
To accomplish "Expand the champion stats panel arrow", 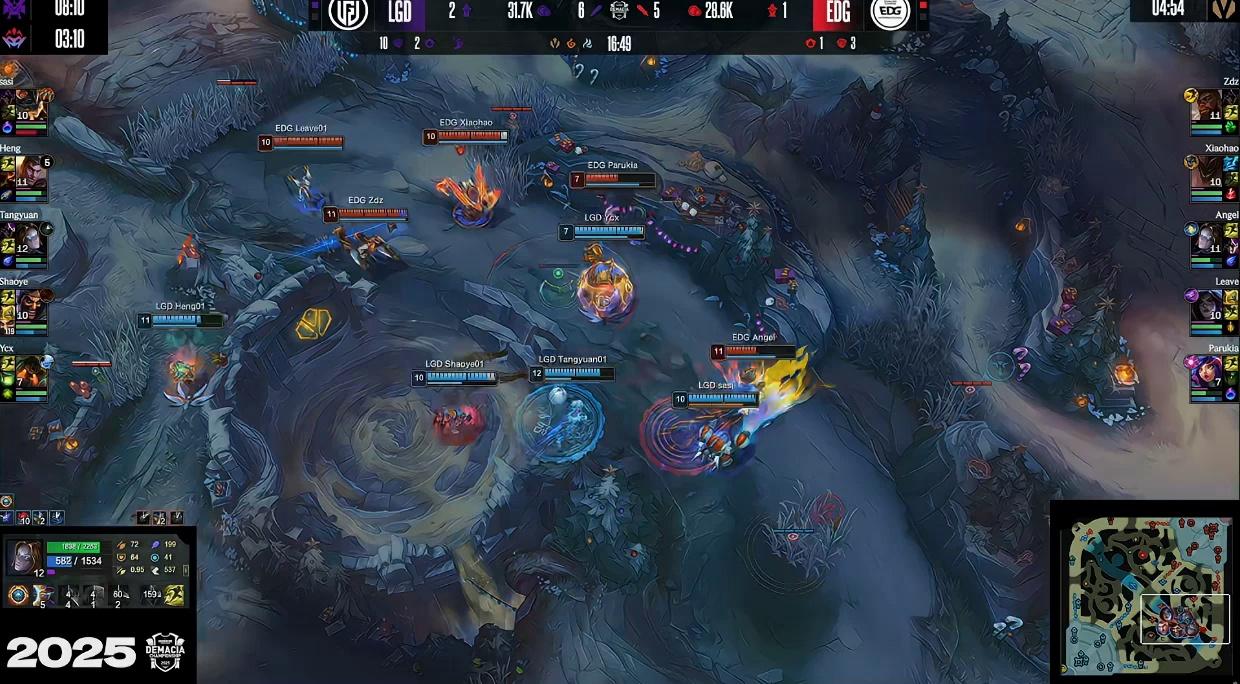I will click(x=186, y=570).
